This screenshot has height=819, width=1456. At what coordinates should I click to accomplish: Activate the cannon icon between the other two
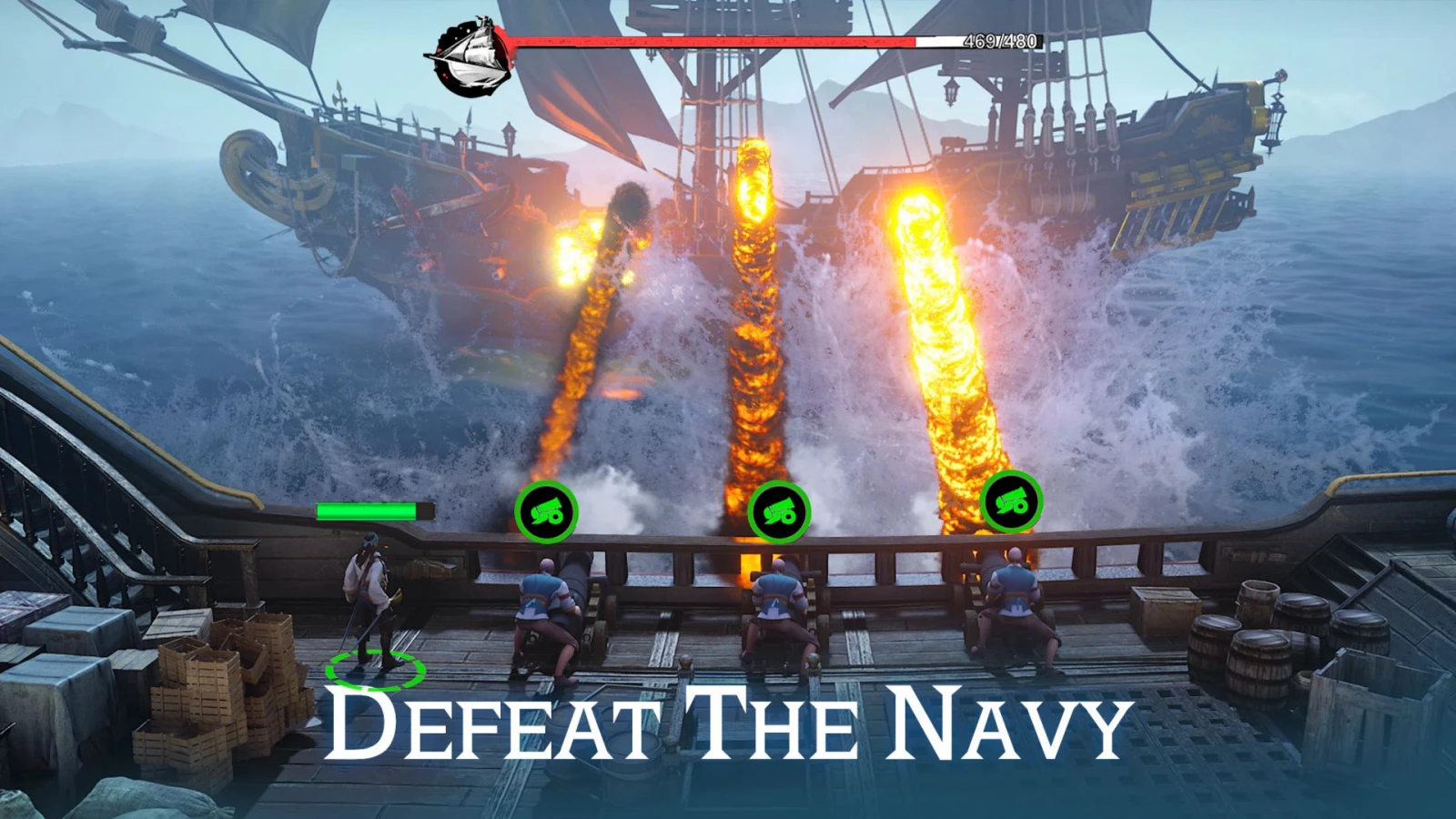click(779, 513)
